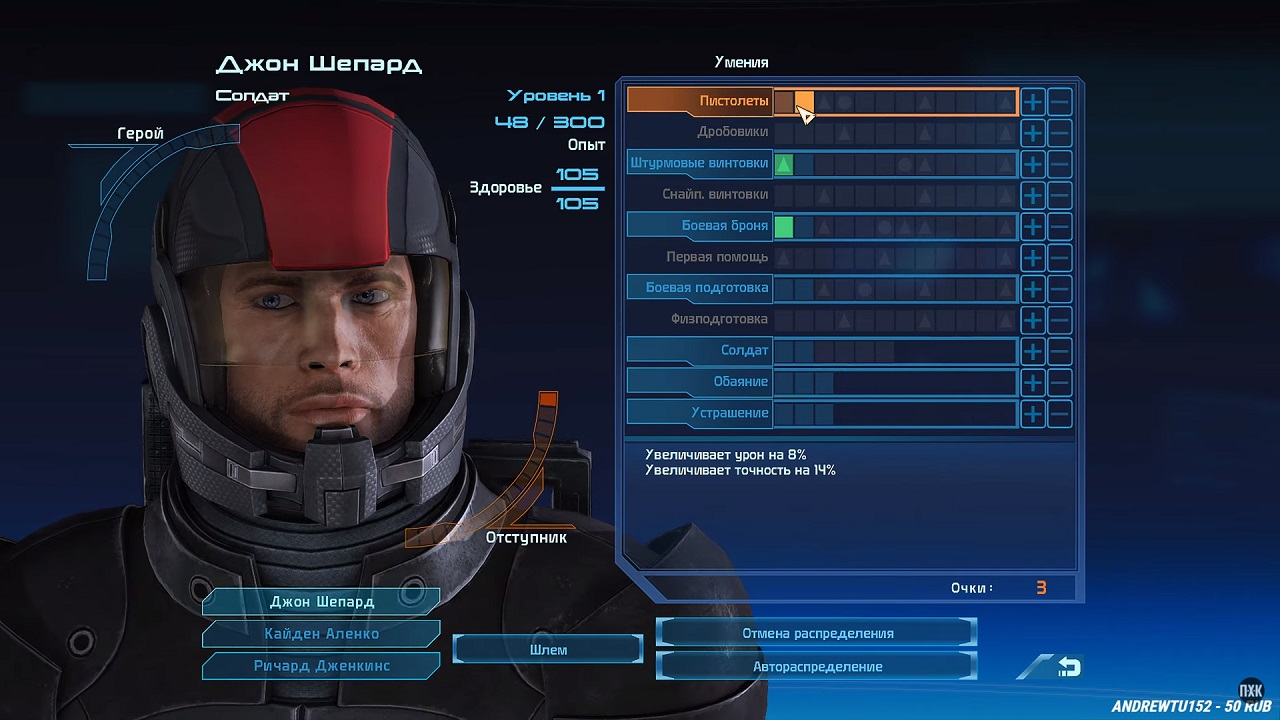This screenshot has width=1280, height=720.
Task: Add a point to Пистолеты skill
Action: point(1033,101)
